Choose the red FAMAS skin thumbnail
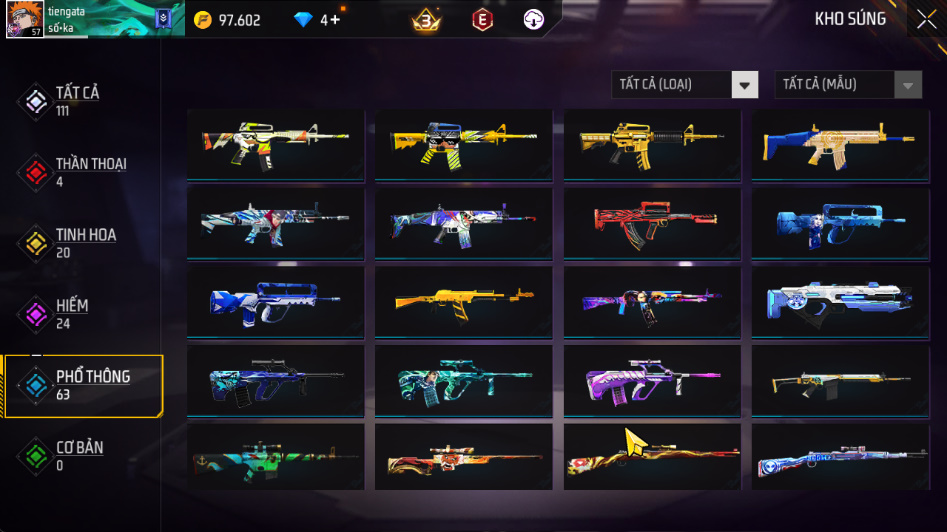This screenshot has width=947, height=532. 652,222
